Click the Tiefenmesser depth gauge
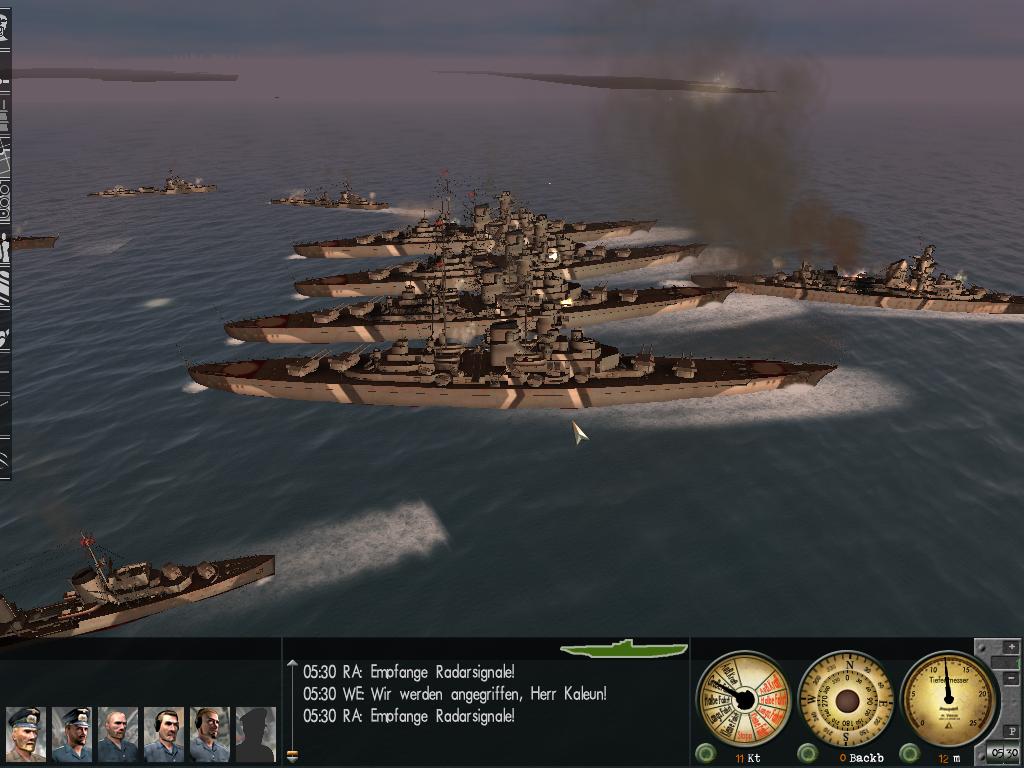This screenshot has height=768, width=1024. tap(949, 699)
